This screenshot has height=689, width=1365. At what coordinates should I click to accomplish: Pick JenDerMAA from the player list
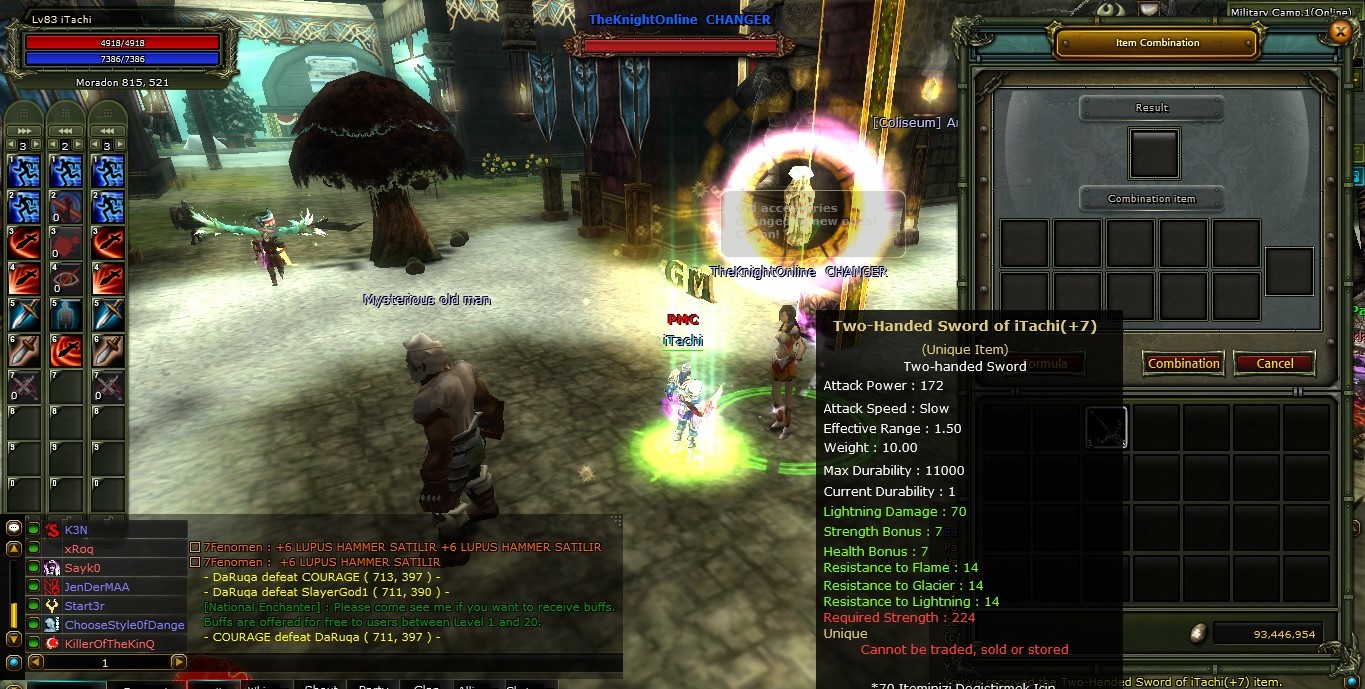click(96, 587)
